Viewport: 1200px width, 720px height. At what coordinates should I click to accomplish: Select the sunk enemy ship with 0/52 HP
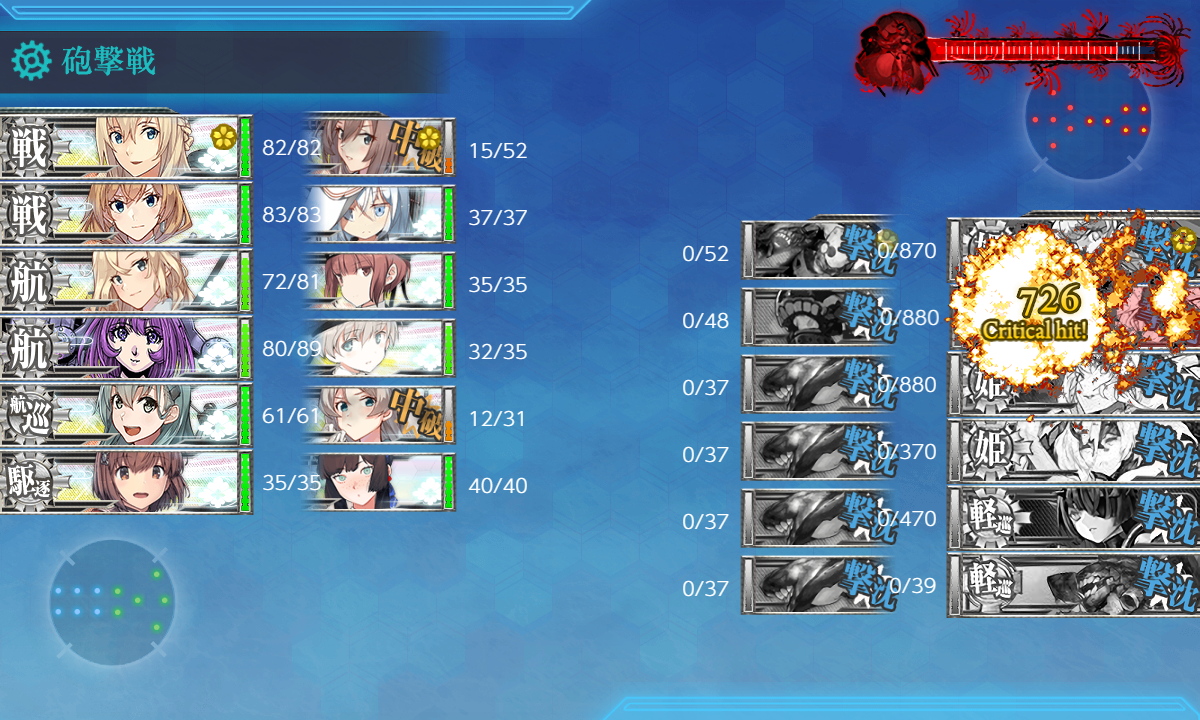pyautogui.click(x=817, y=251)
